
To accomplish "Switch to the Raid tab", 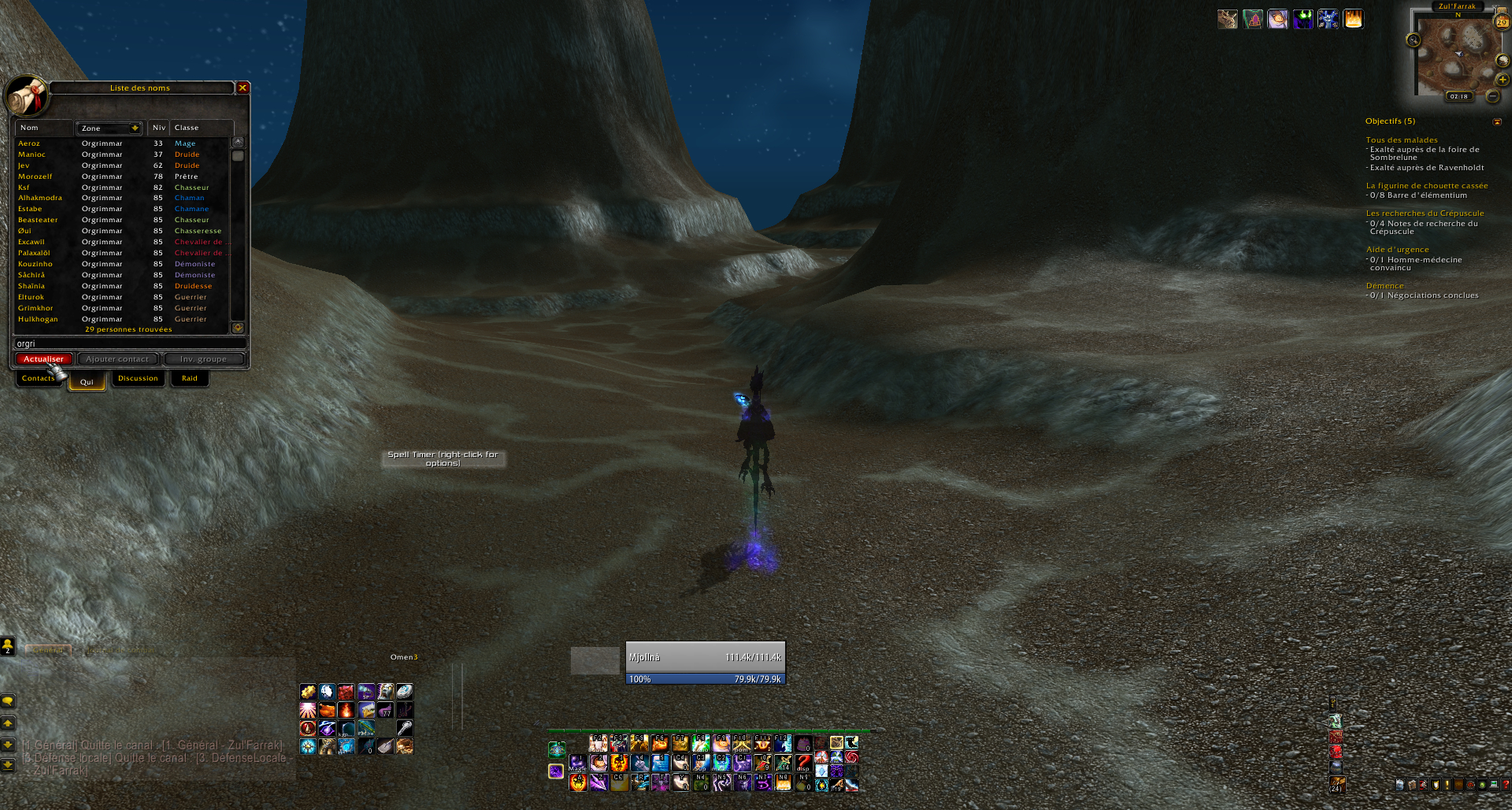I will click(x=190, y=379).
